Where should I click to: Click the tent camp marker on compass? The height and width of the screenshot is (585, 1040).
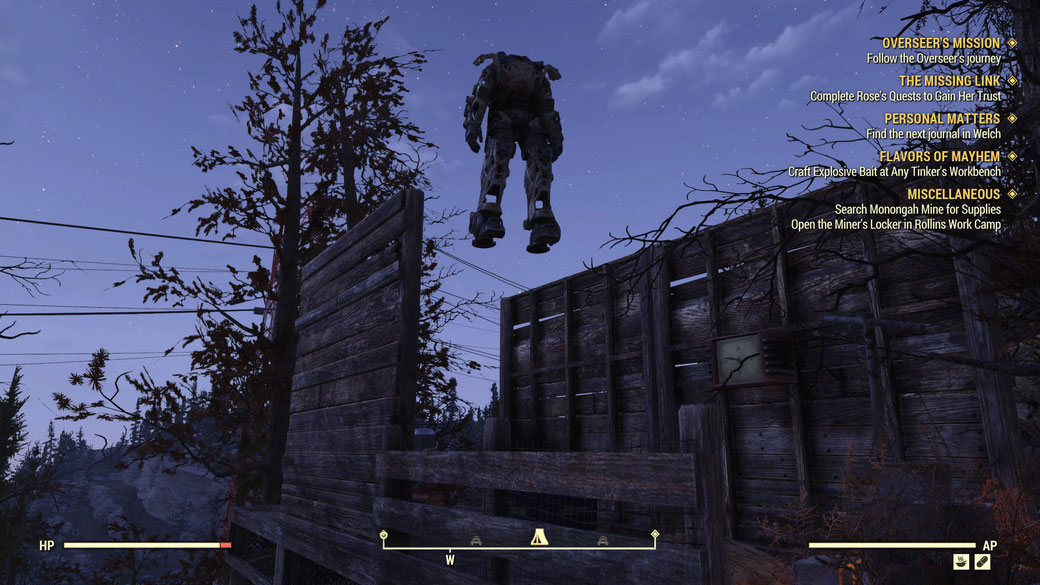click(538, 538)
